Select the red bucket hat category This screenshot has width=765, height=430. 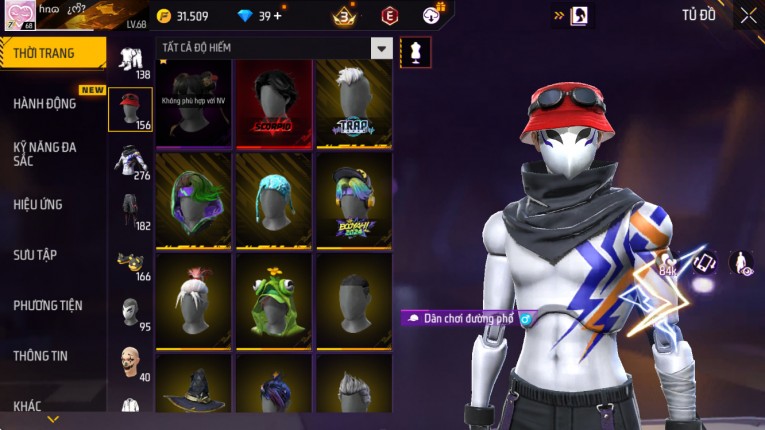[130, 109]
